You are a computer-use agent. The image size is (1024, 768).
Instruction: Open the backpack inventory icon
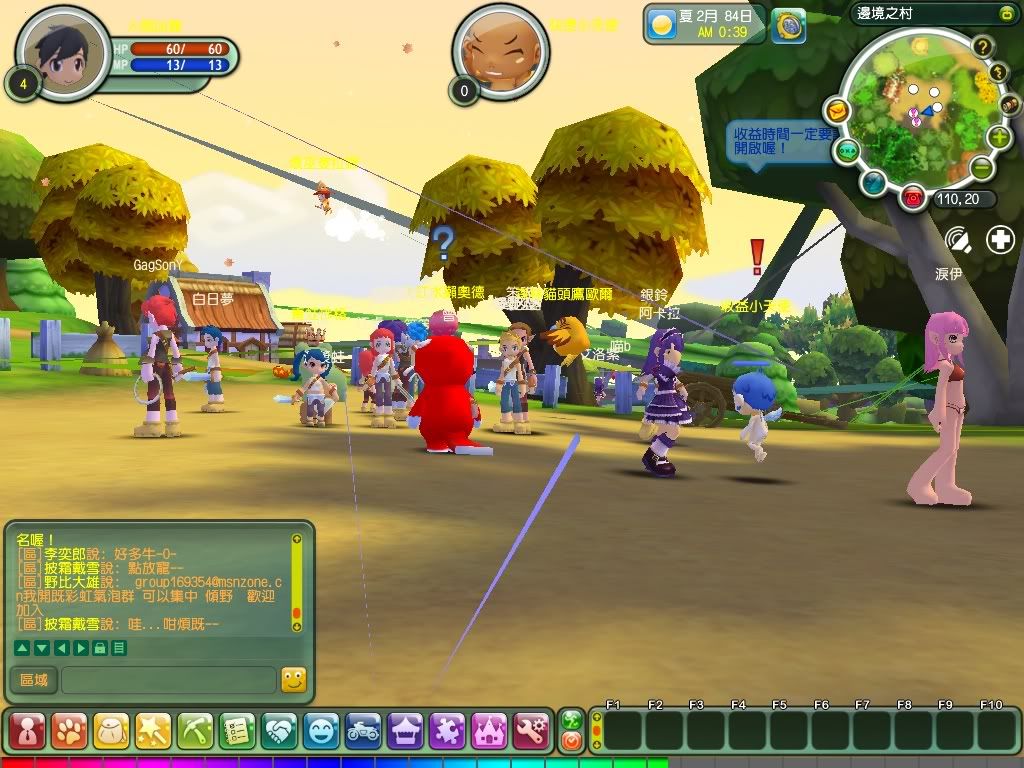tap(111, 731)
